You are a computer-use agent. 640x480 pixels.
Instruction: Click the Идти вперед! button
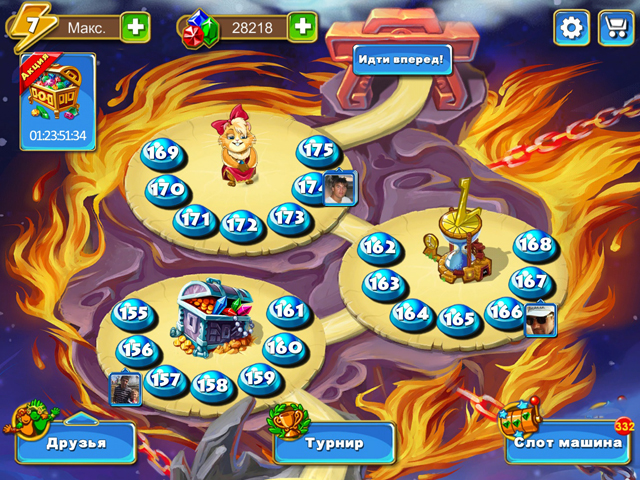401,59
